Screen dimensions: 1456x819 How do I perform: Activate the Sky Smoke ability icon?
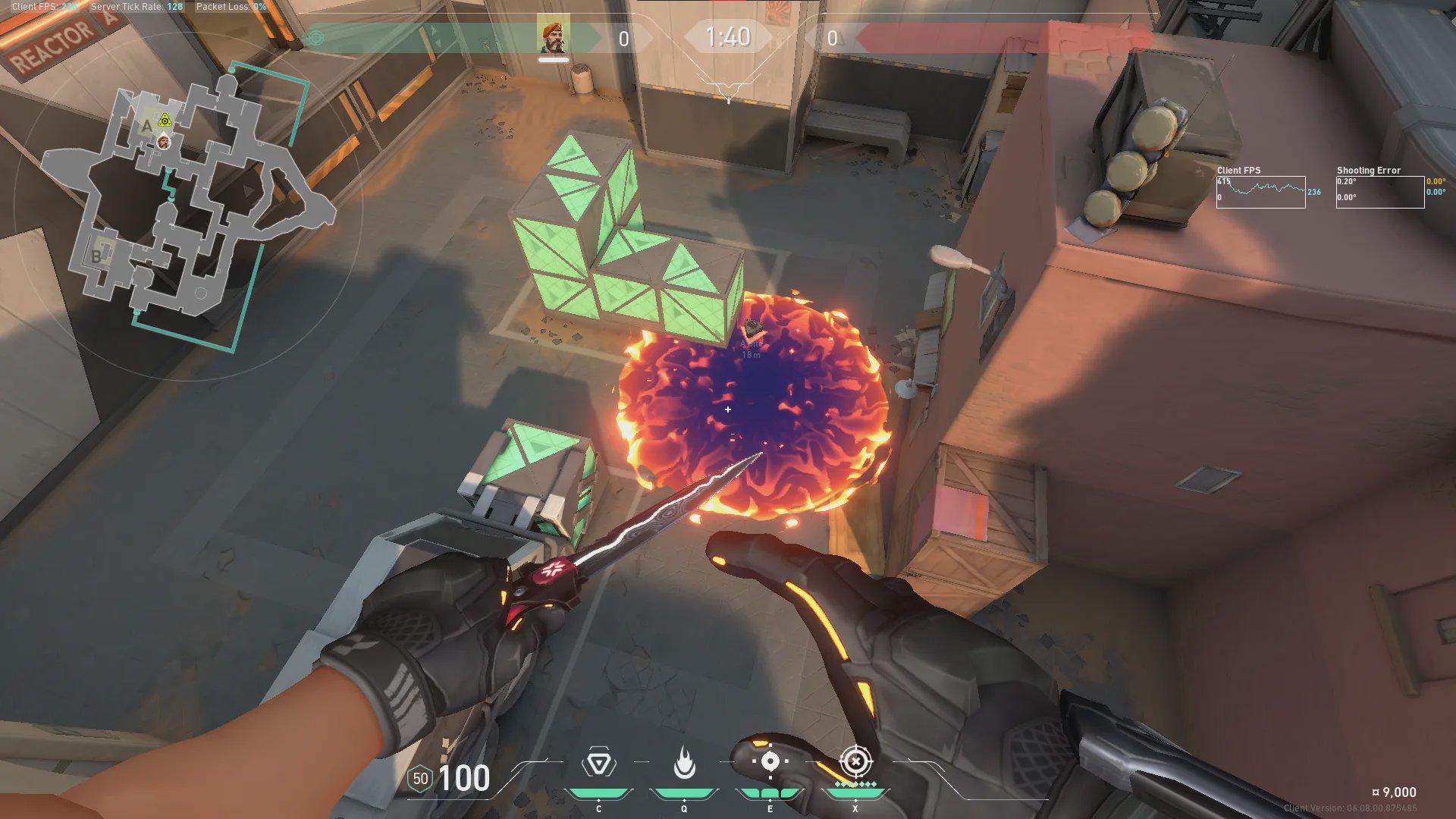tap(770, 761)
